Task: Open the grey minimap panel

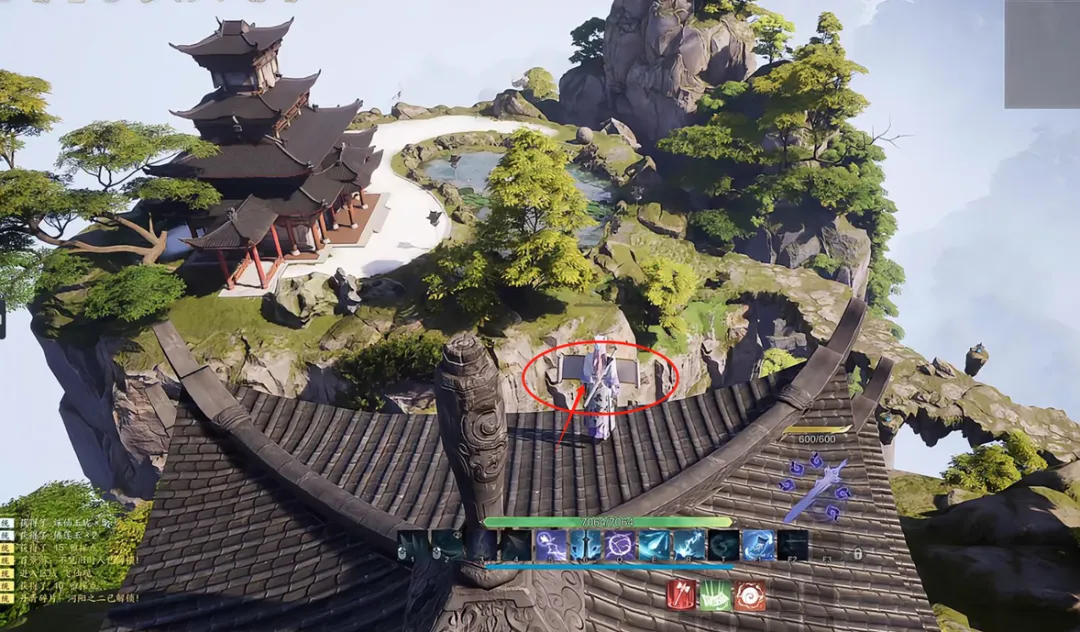Action: pos(1041,54)
